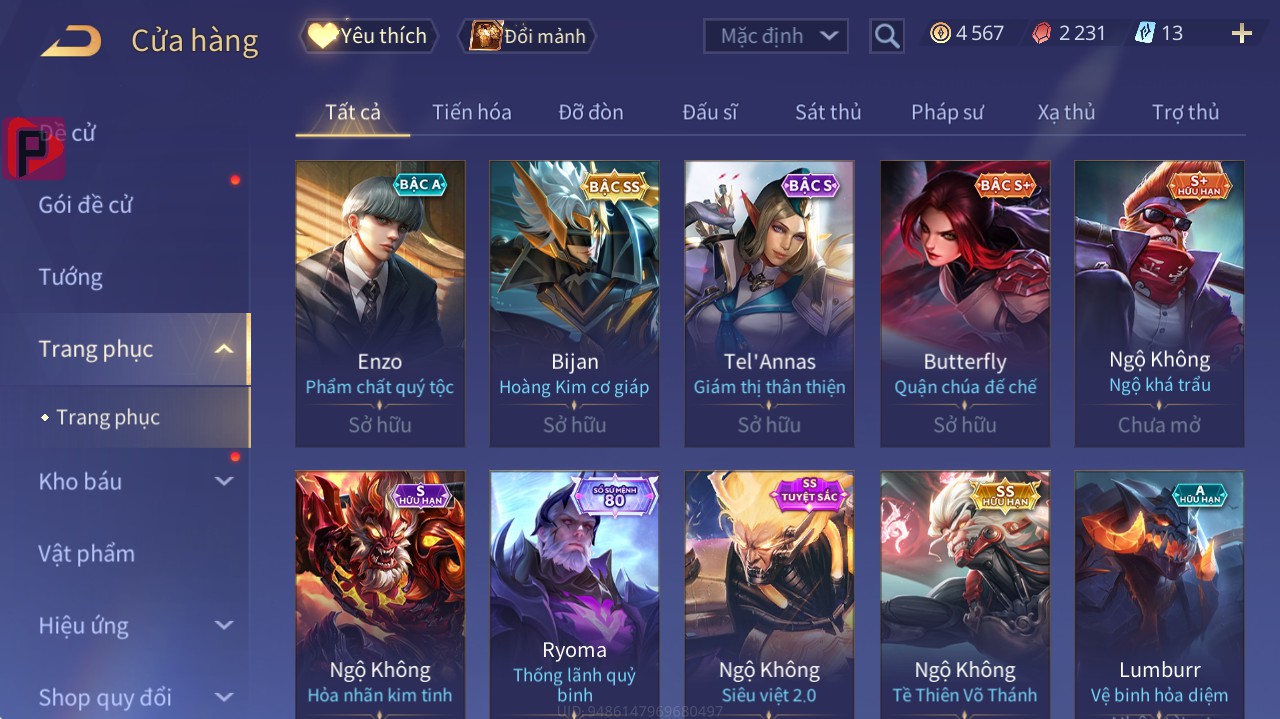Add currency with the plus button
The height and width of the screenshot is (719, 1280).
coord(1241,34)
